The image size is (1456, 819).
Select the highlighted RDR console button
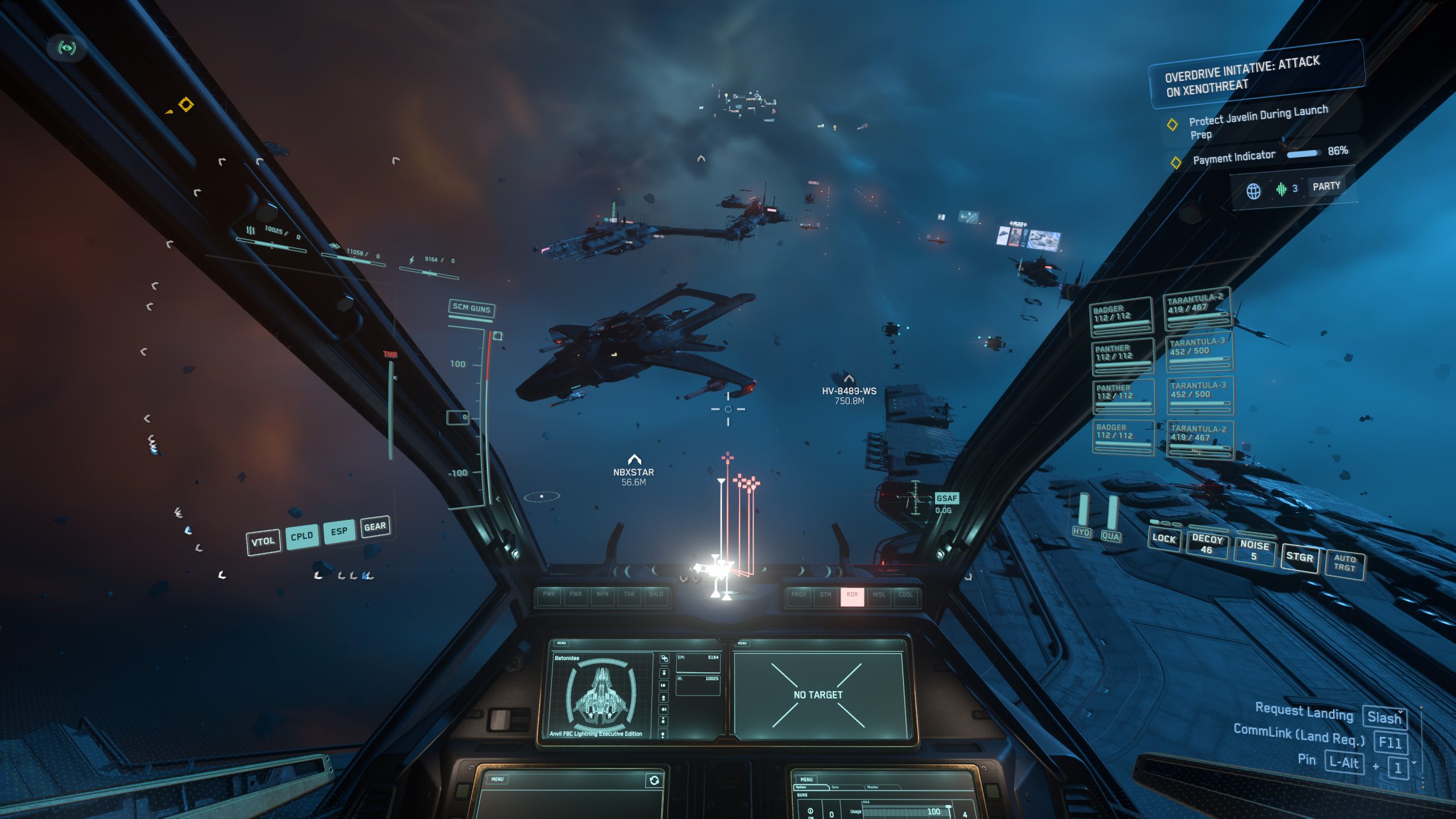point(852,595)
